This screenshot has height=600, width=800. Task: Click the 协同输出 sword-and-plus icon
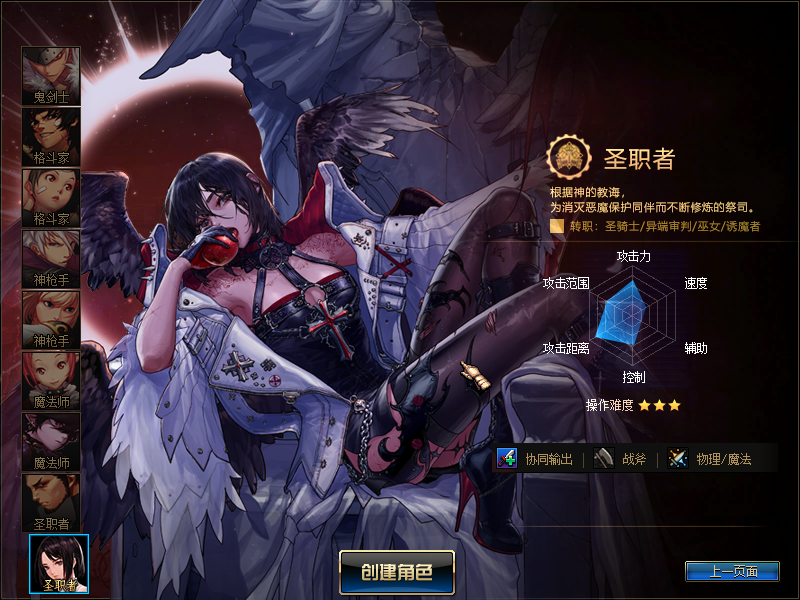coord(507,459)
